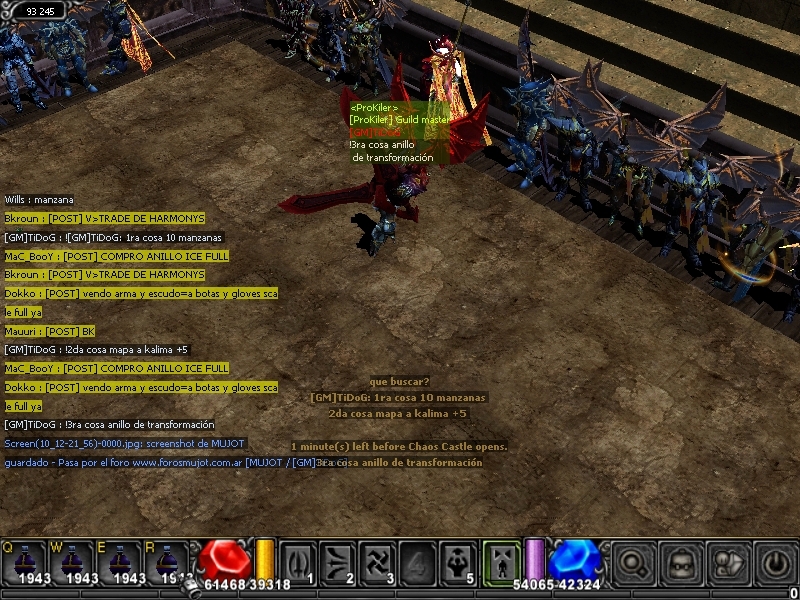Select skill slot 1 on the hotbar
The width and height of the screenshot is (800, 600).
(297, 562)
